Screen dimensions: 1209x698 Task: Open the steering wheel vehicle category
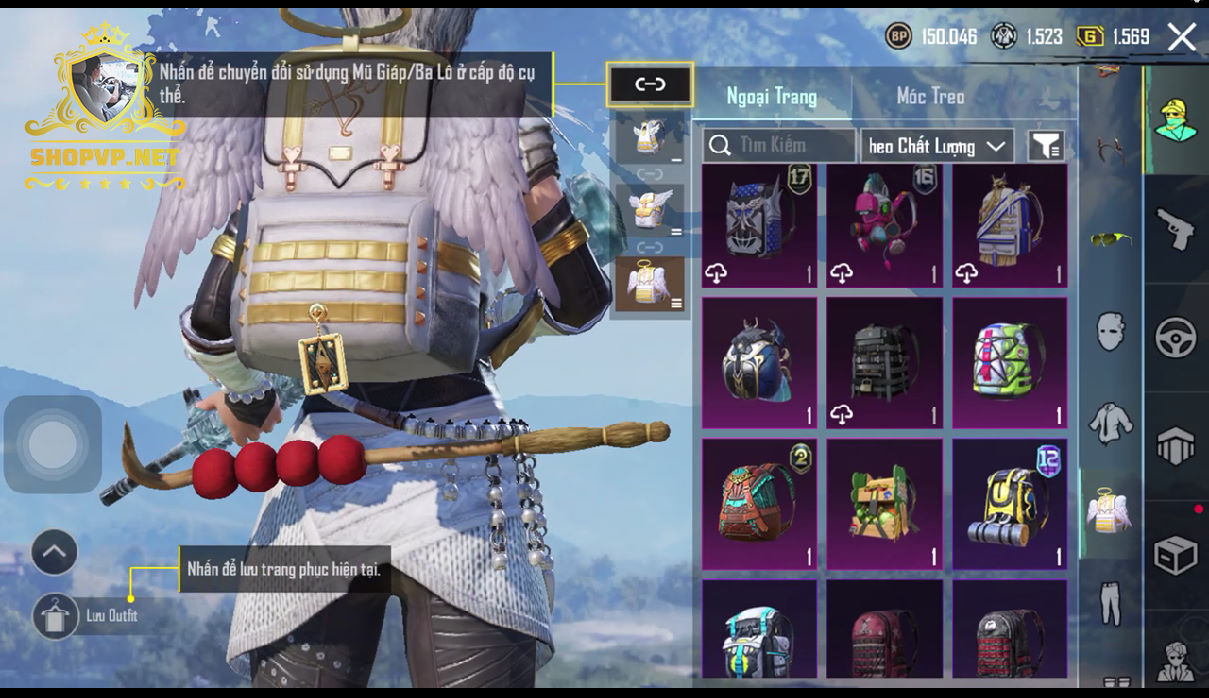pos(1175,338)
